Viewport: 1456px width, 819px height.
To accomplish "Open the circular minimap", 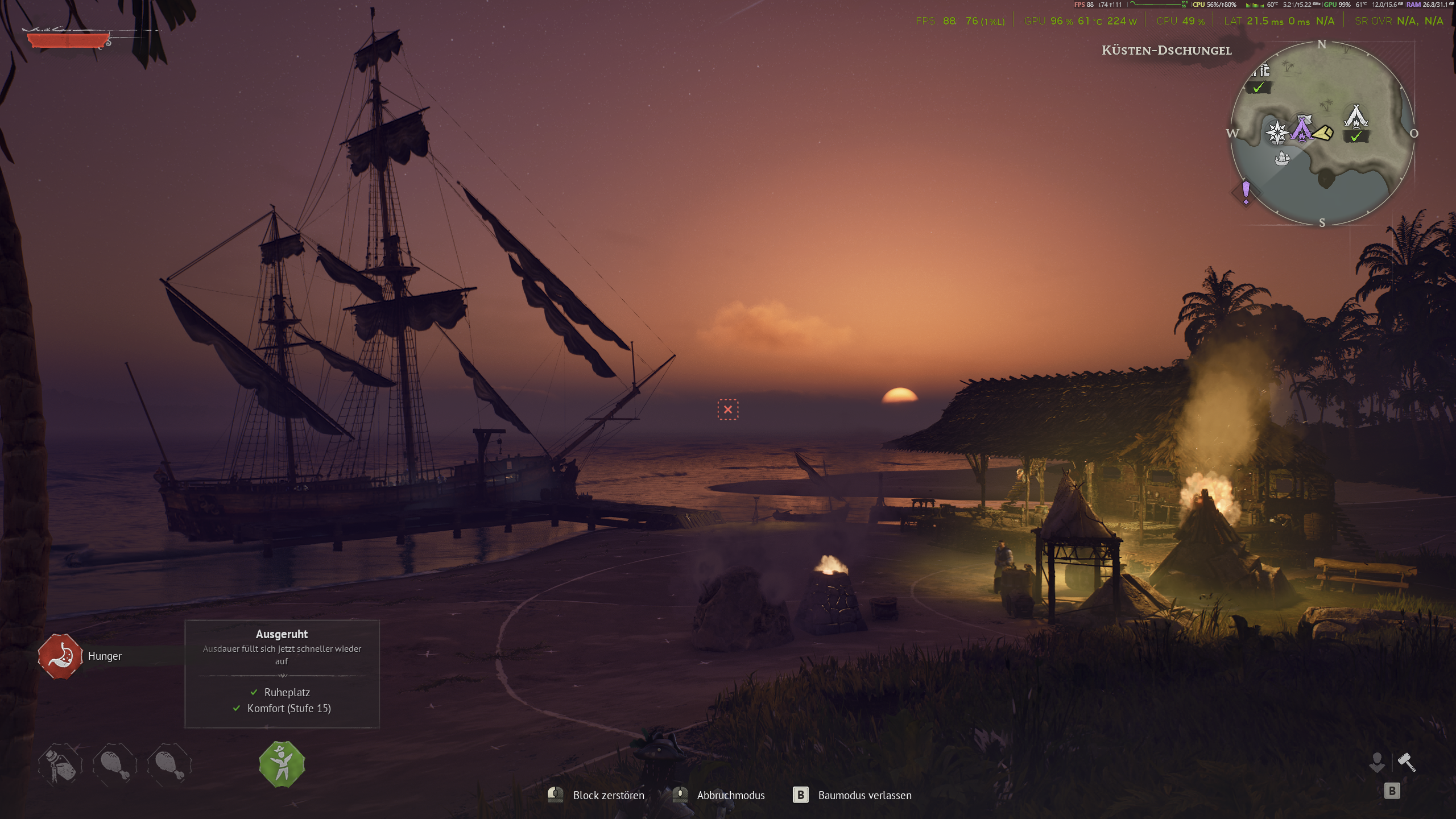I will (x=1322, y=133).
